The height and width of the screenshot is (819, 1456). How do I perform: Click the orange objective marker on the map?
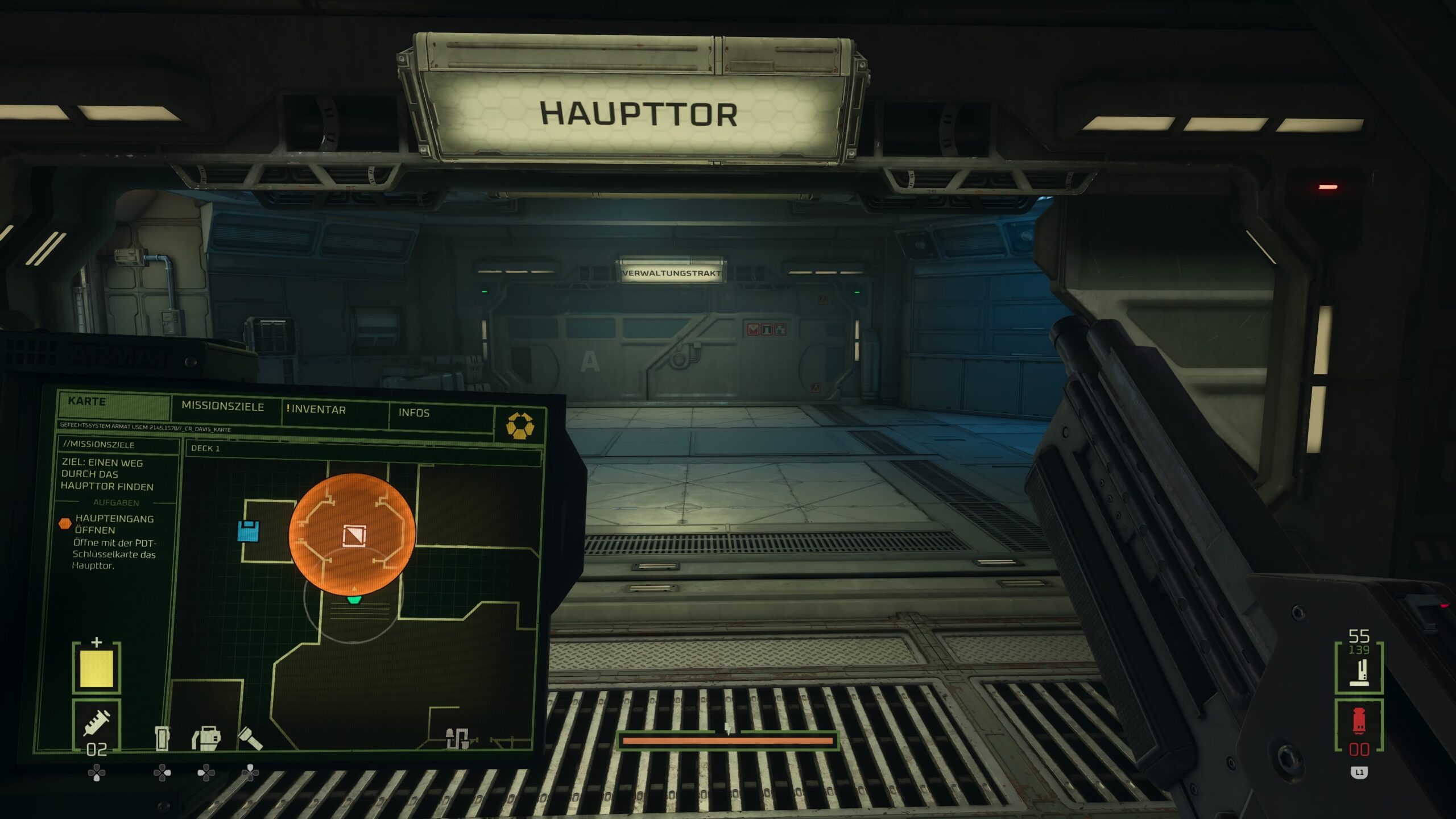[x=352, y=535]
